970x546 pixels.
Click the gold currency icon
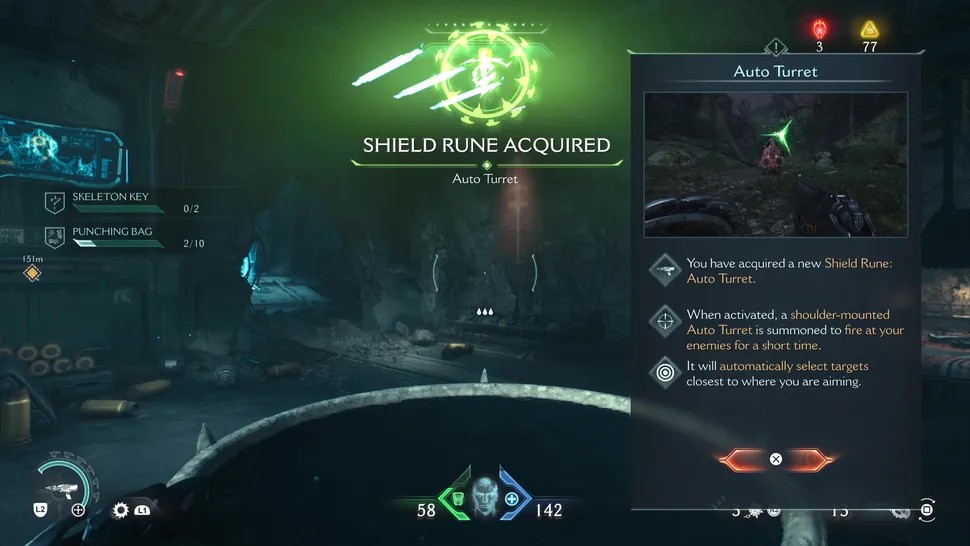coord(870,29)
